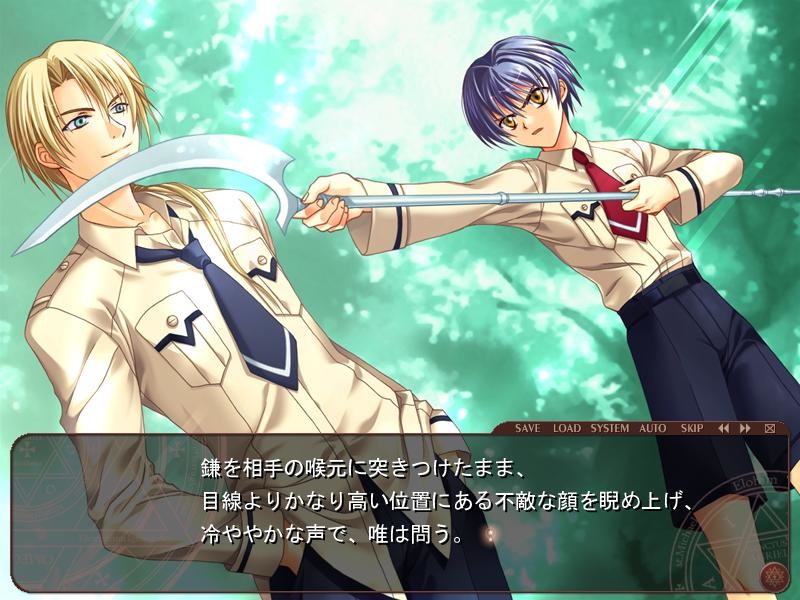Open the SYSTEM settings
The width and height of the screenshot is (800, 600).
(609, 428)
